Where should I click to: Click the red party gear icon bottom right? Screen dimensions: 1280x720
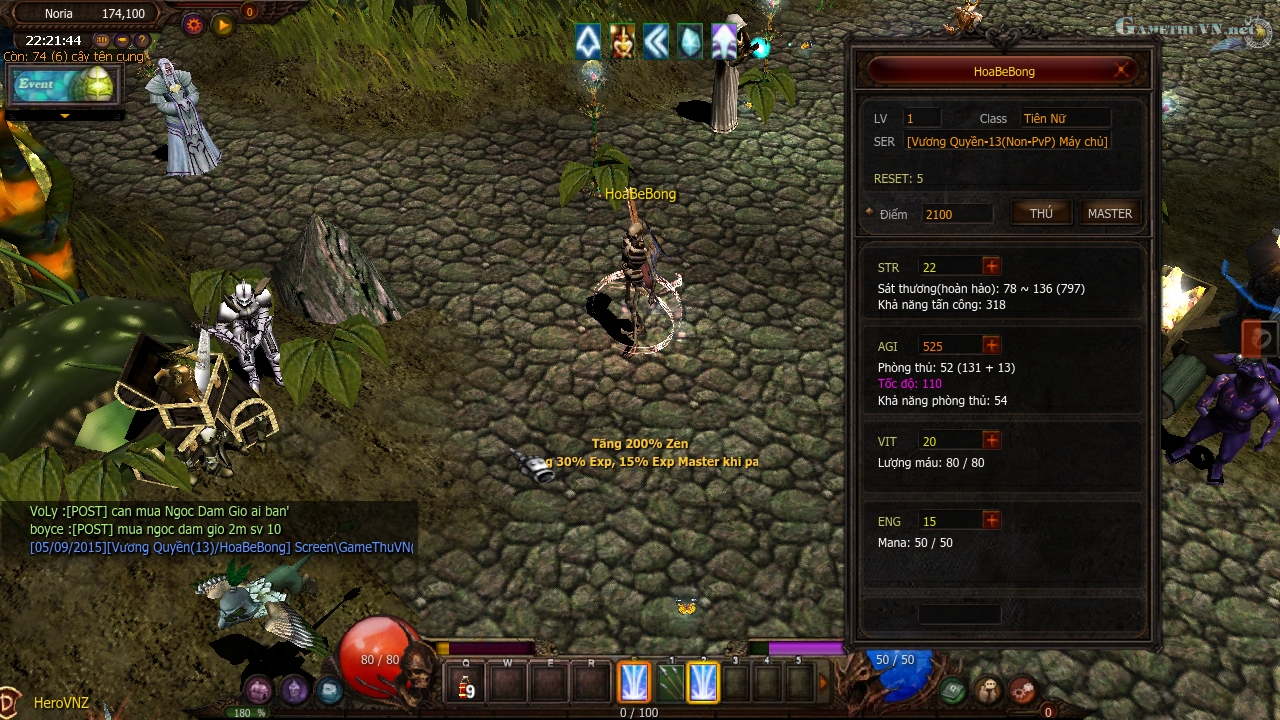click(1023, 690)
